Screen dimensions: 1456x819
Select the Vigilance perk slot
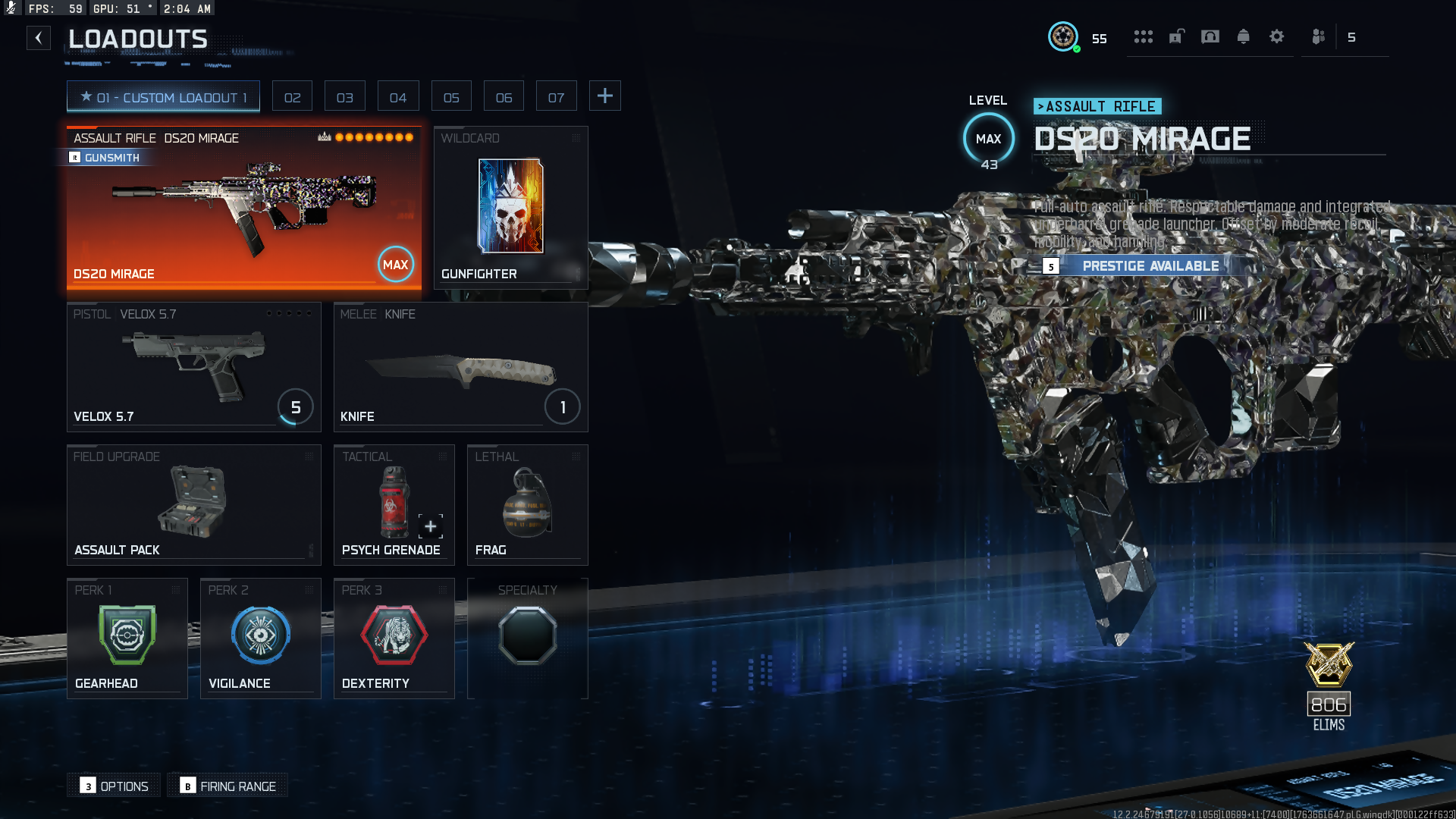pyautogui.click(x=260, y=639)
